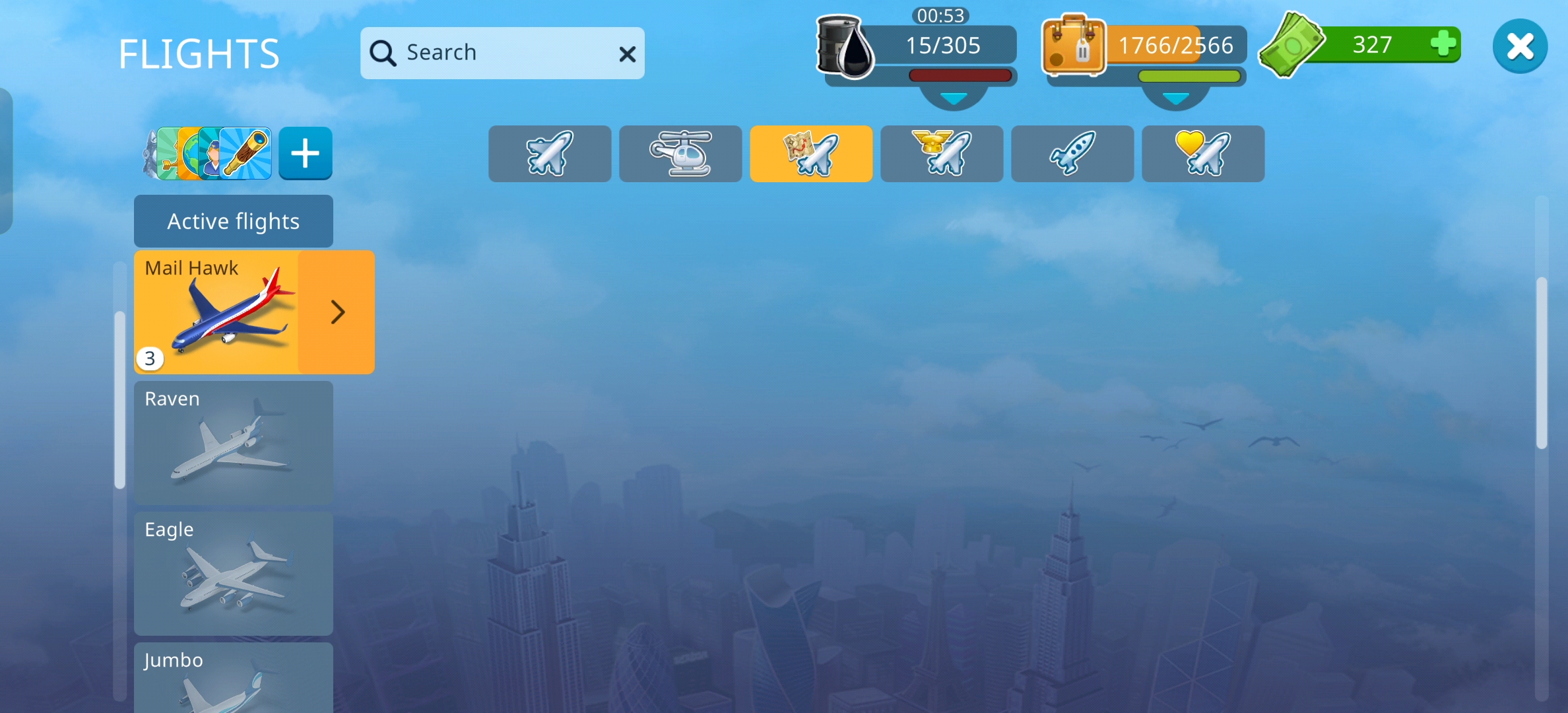Add more cash with the green plus

1443,45
